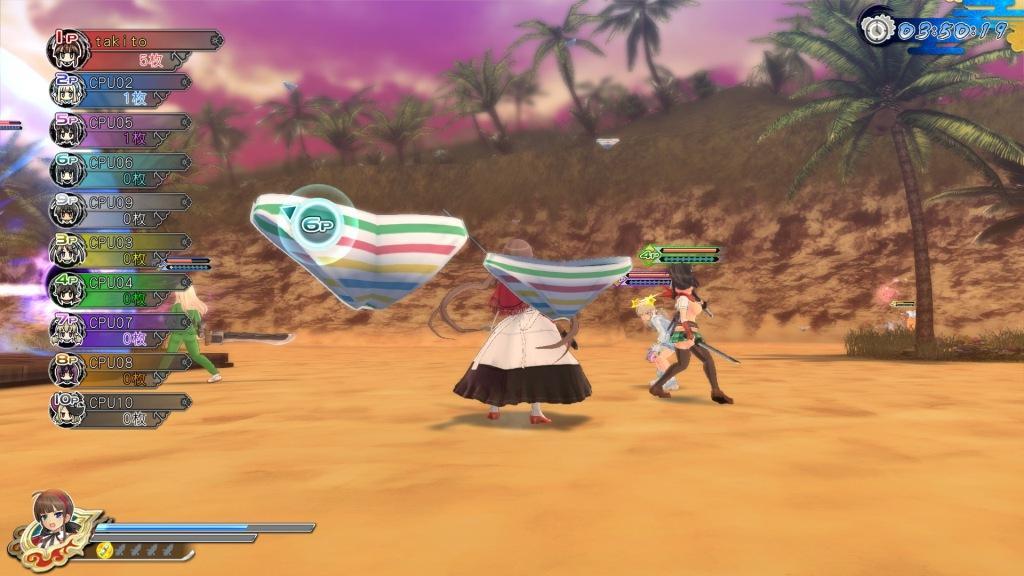Select the takito row in the ranking list
The image size is (1024, 576).
[135, 49]
